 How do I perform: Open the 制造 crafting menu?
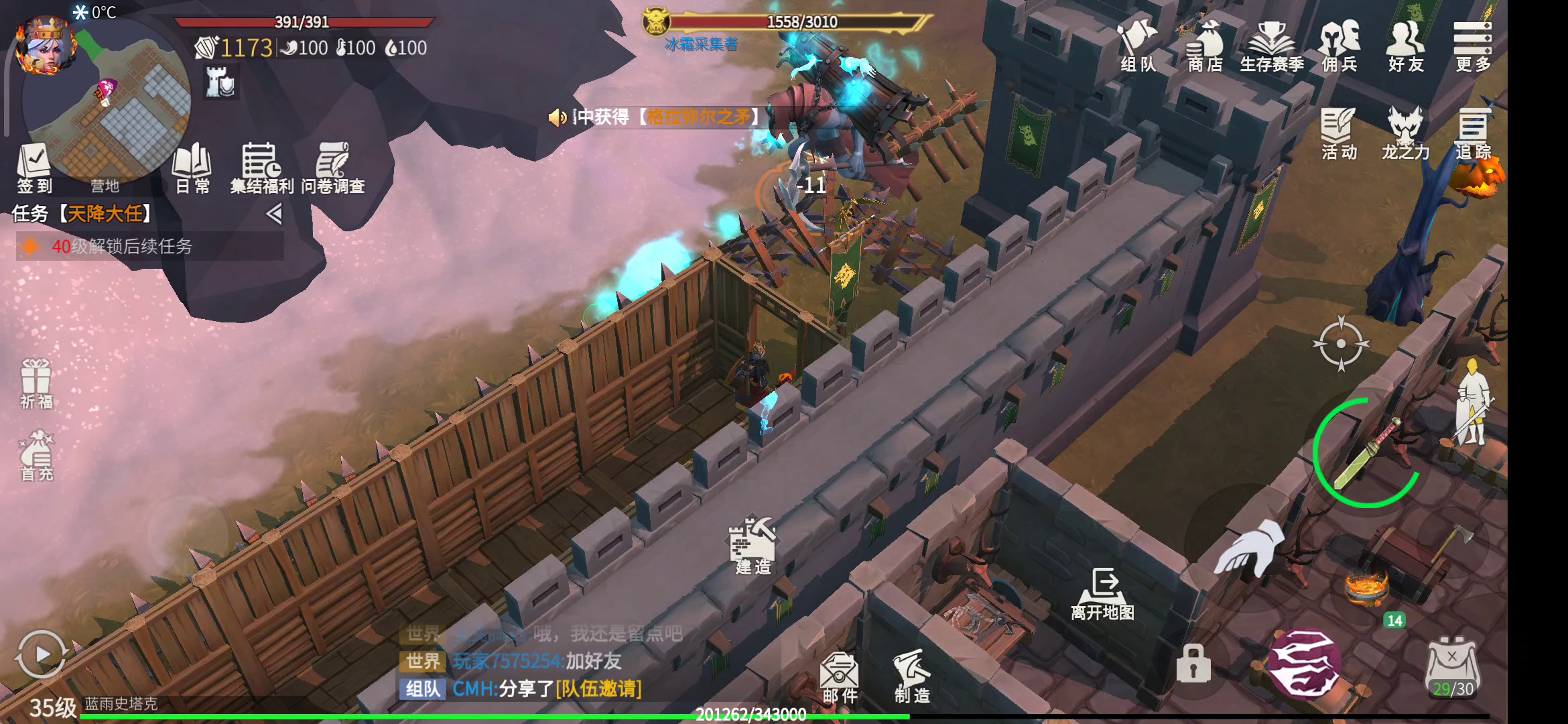pyautogui.click(x=911, y=676)
